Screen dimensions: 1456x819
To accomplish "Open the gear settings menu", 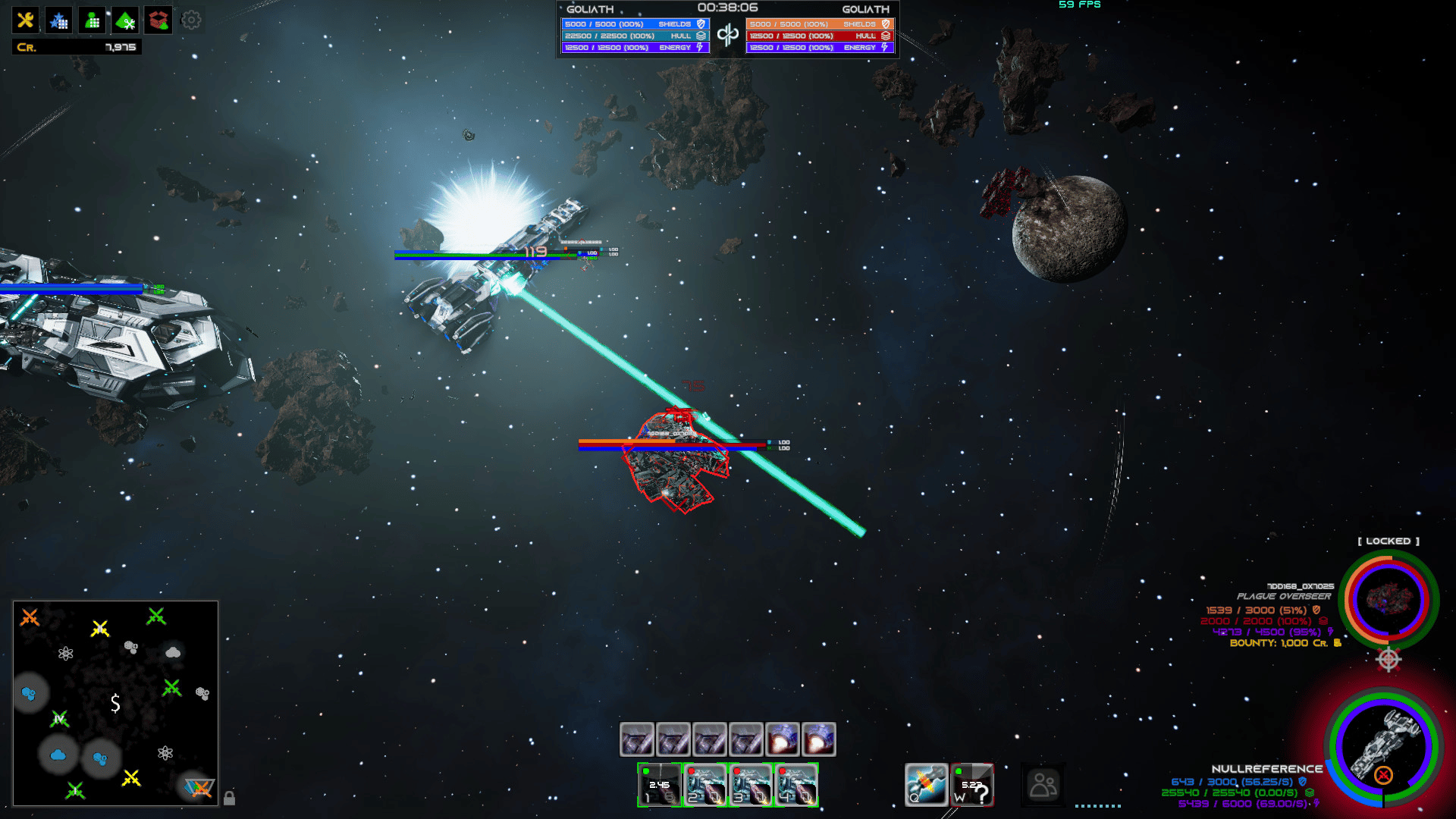I will pyautogui.click(x=191, y=20).
